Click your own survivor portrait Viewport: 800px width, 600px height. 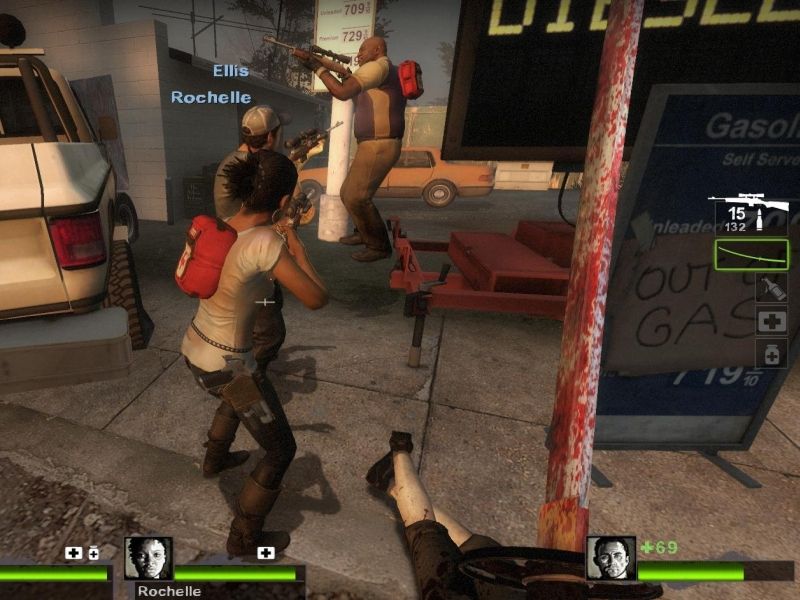610,558
